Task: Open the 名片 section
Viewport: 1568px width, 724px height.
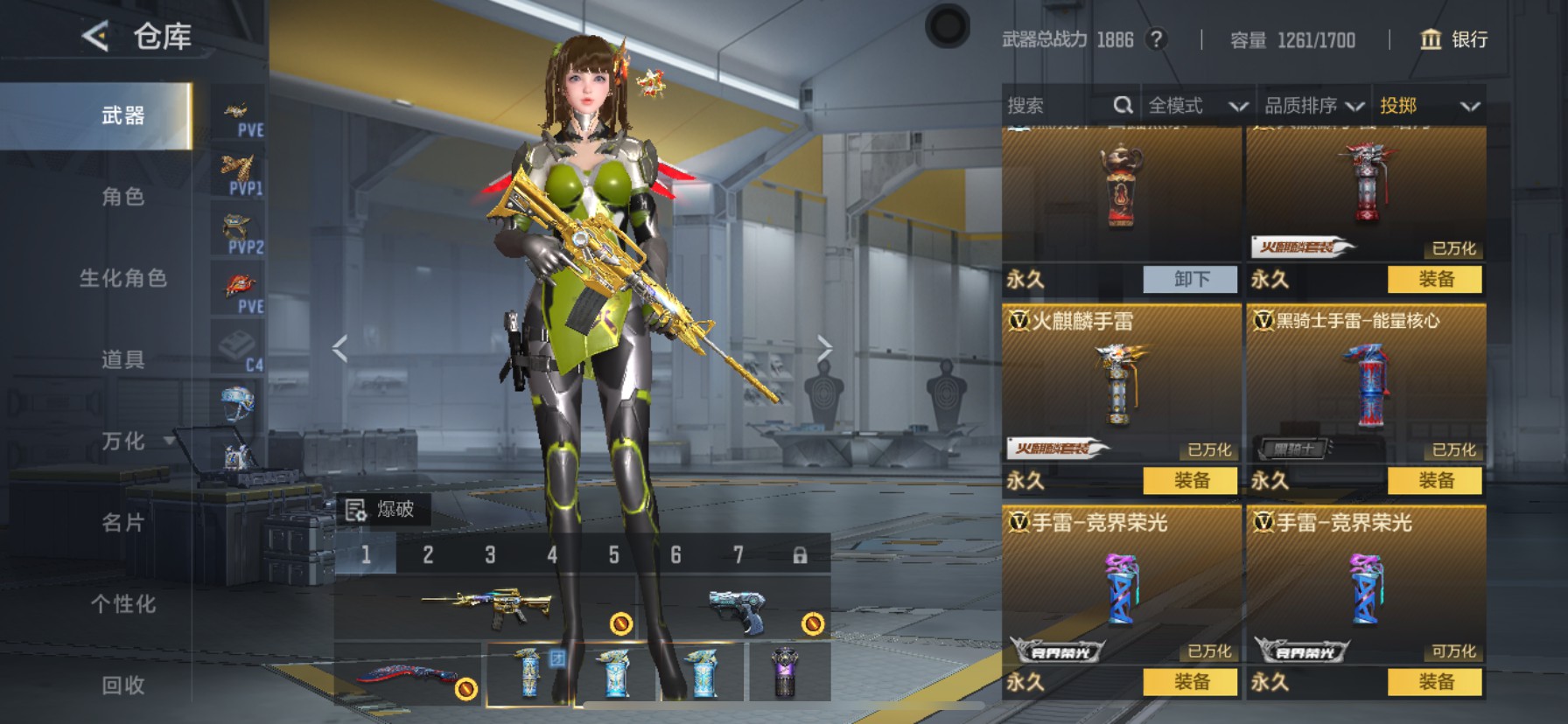Action: pyautogui.click(x=122, y=522)
